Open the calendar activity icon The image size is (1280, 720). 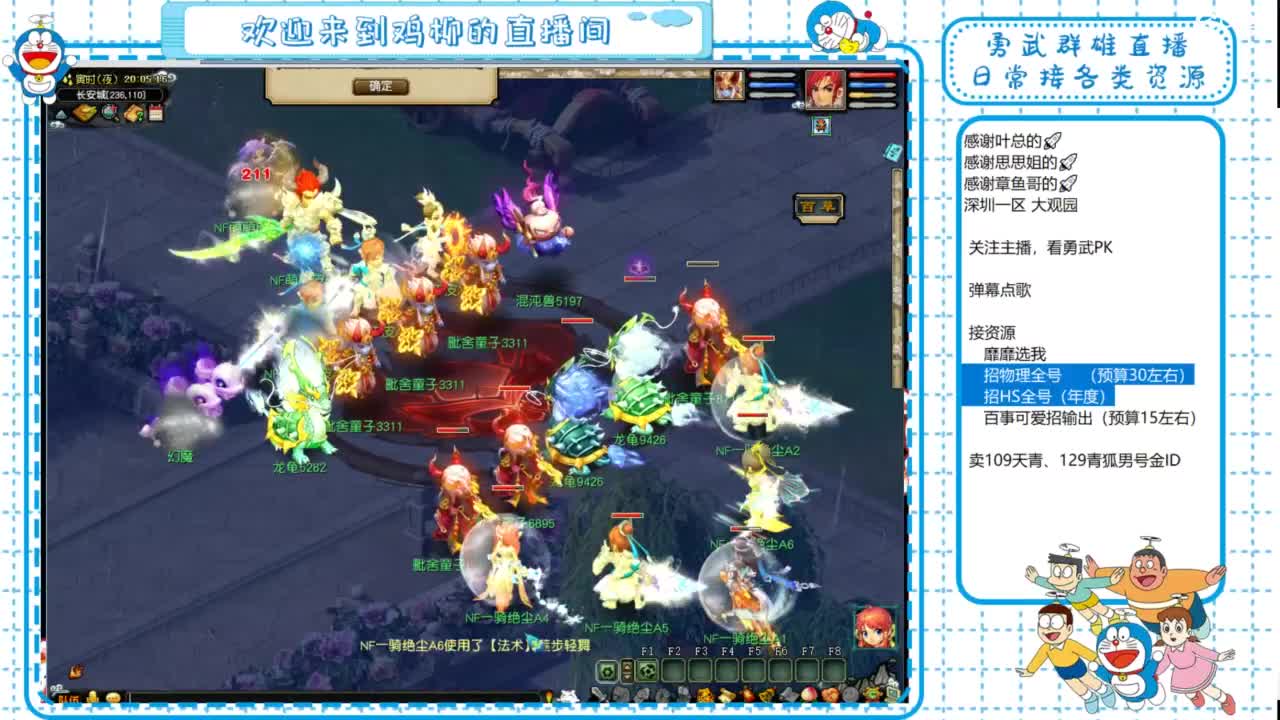tap(156, 112)
